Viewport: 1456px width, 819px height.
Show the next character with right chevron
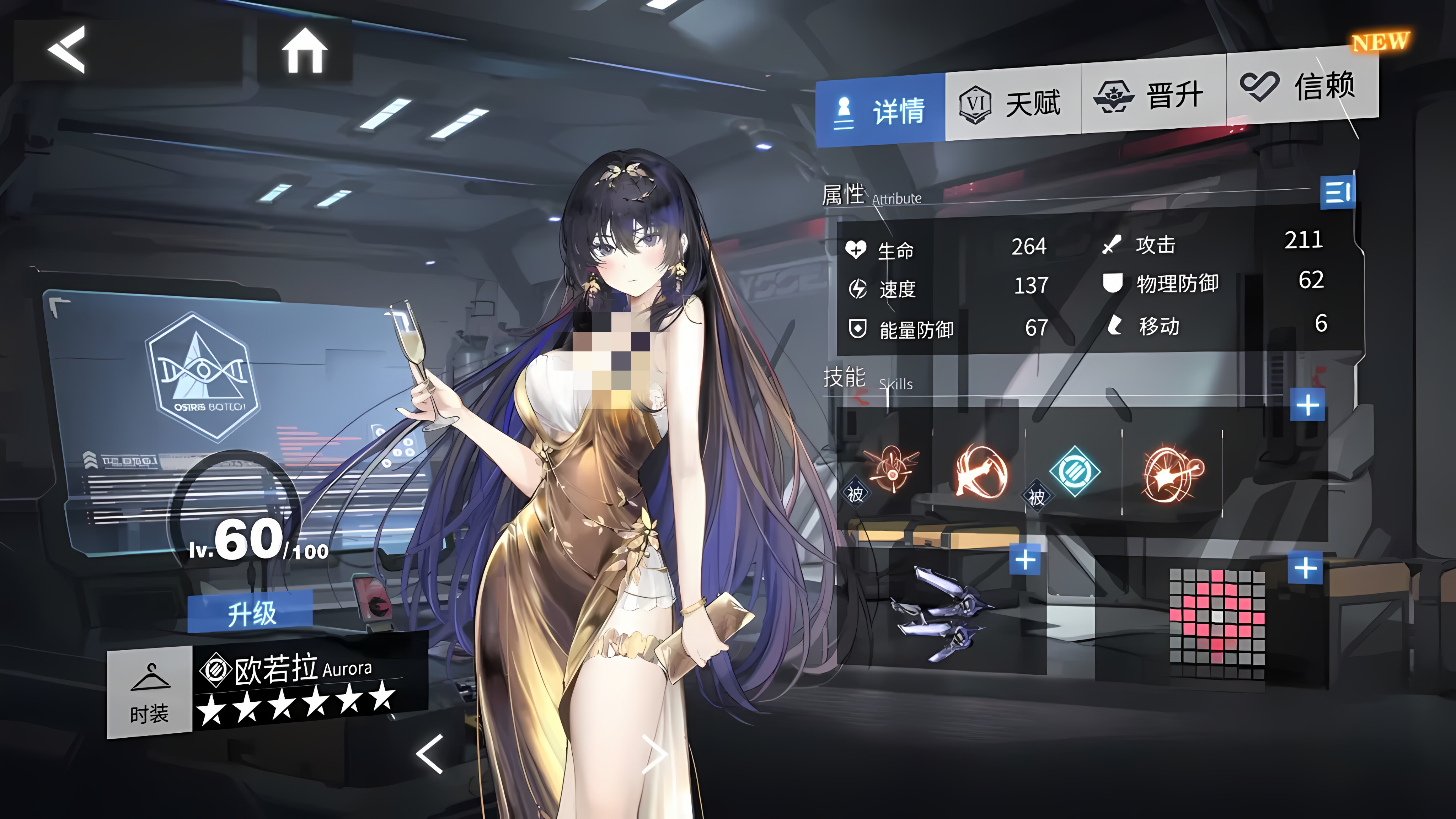tap(655, 754)
